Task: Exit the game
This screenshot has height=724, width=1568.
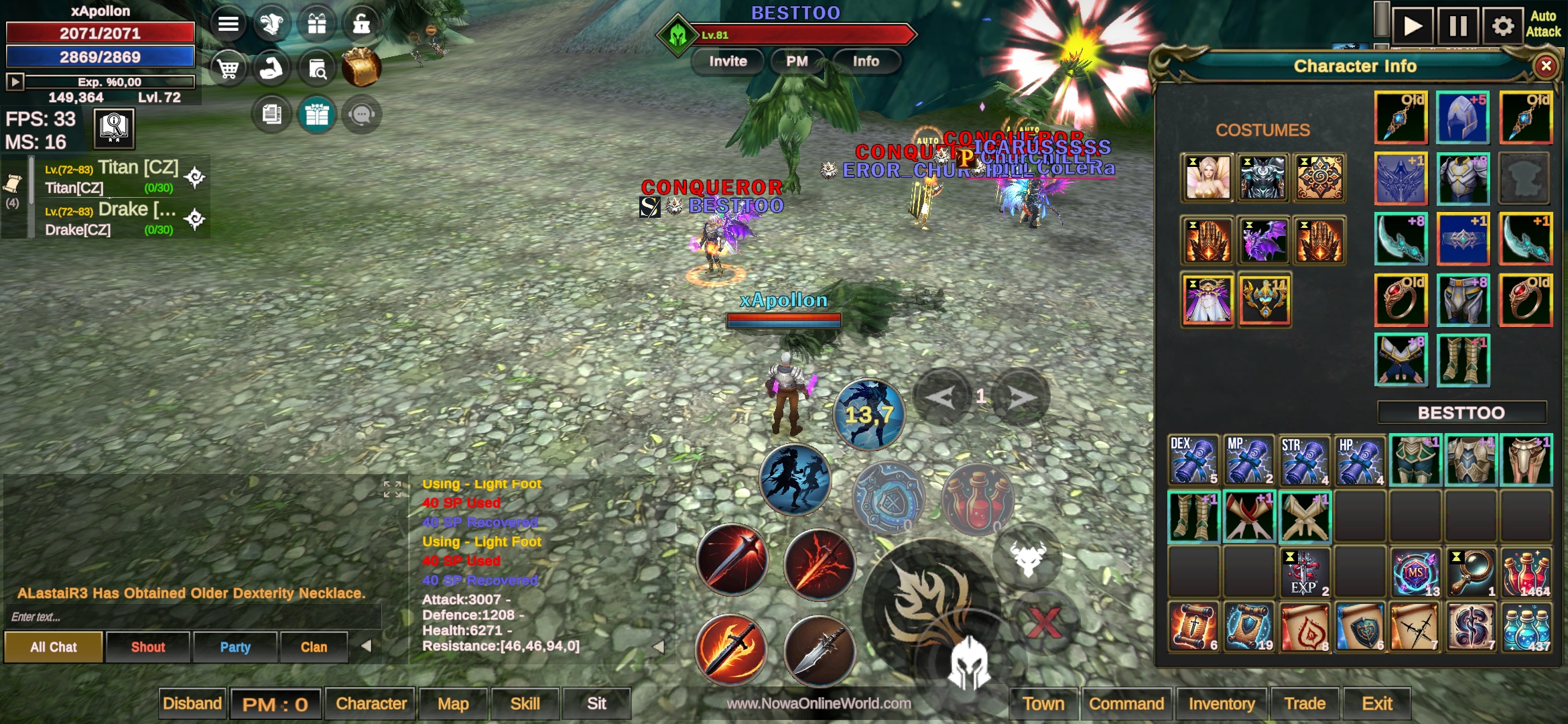Action: 1377,703
